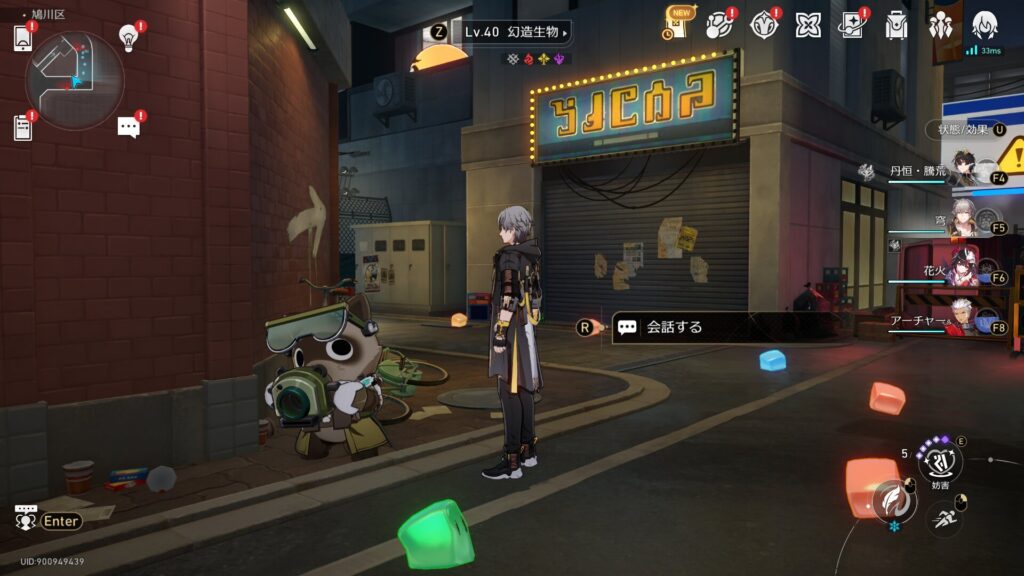This screenshot has height=576, width=1024.
Task: Open the character head profile icon
Action: coord(984,25)
